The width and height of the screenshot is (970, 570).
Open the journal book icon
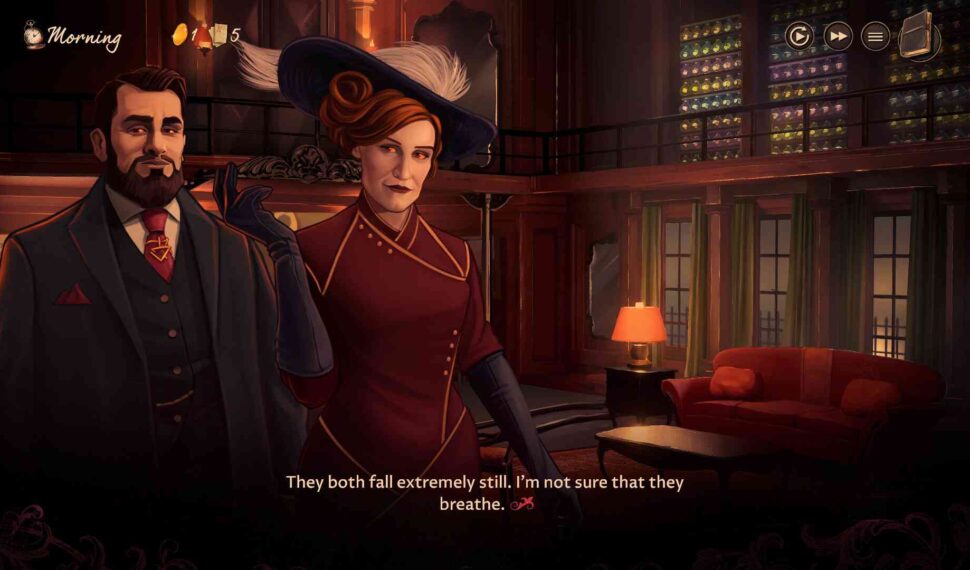tap(917, 36)
